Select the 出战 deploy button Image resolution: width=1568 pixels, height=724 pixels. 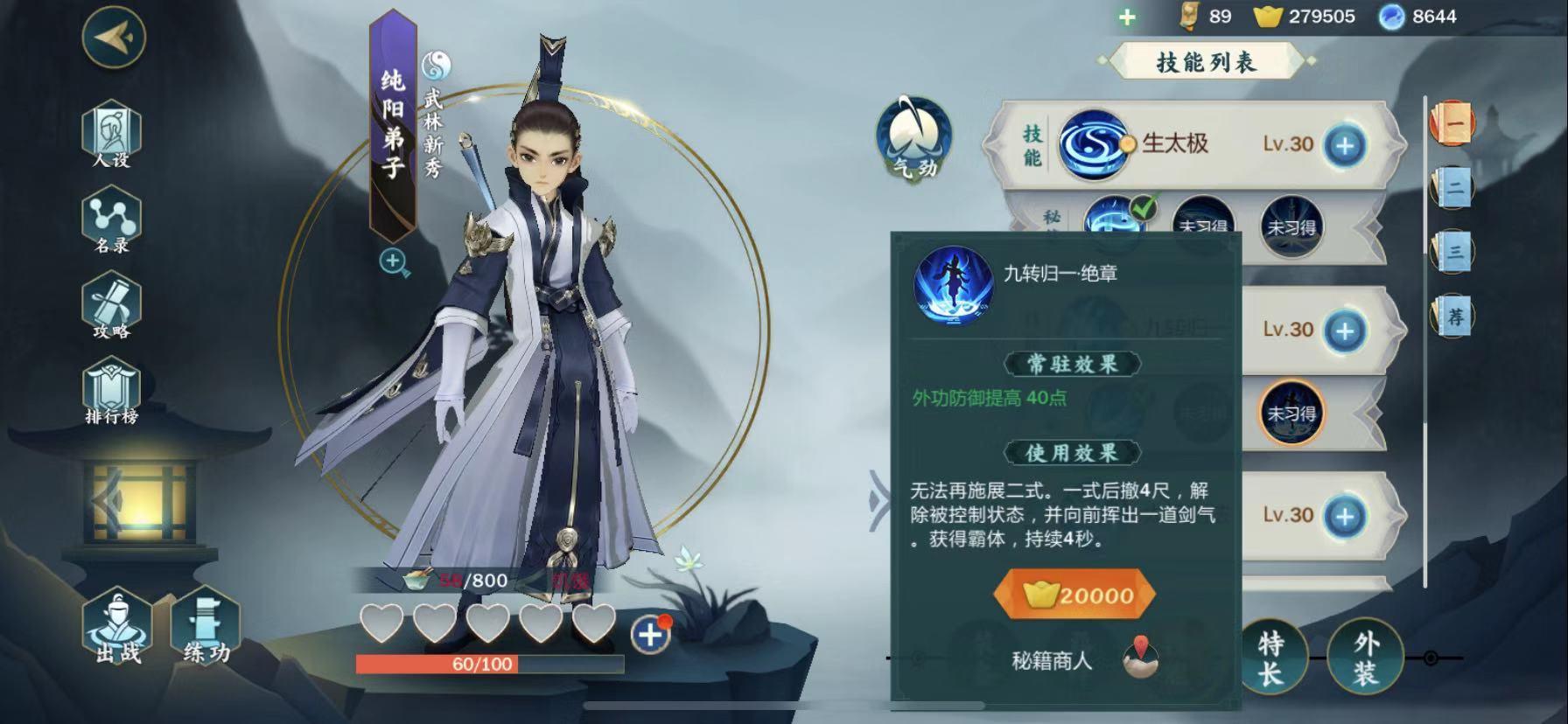pos(117,628)
